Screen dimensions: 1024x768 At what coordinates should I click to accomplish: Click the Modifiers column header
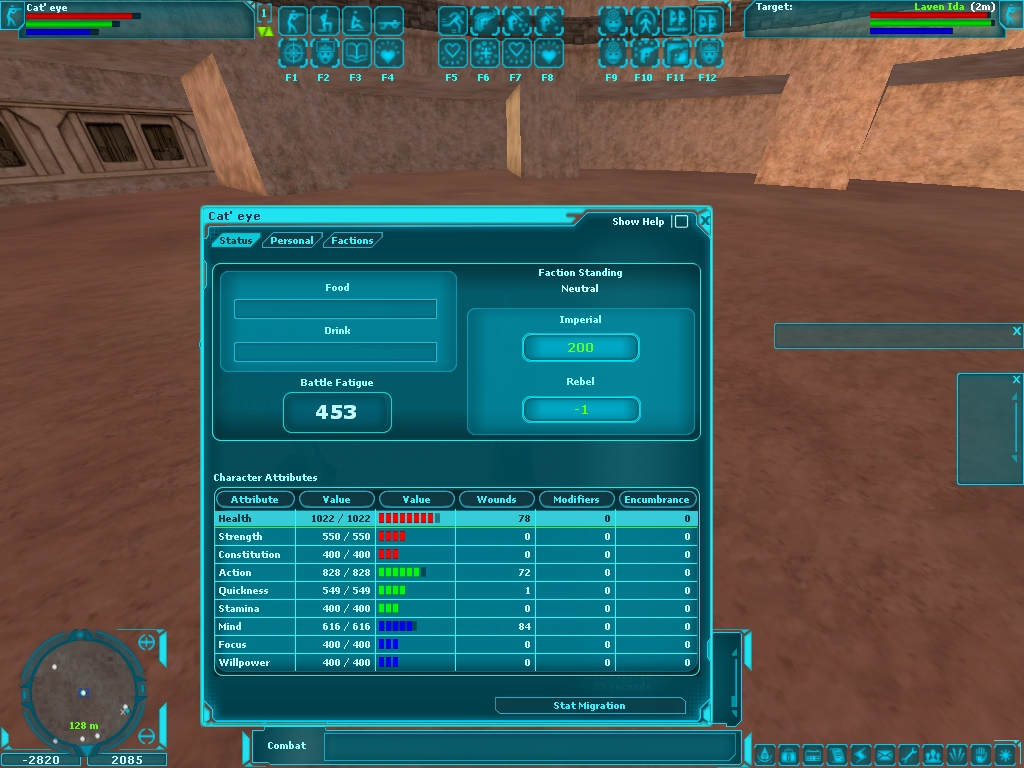[x=576, y=499]
